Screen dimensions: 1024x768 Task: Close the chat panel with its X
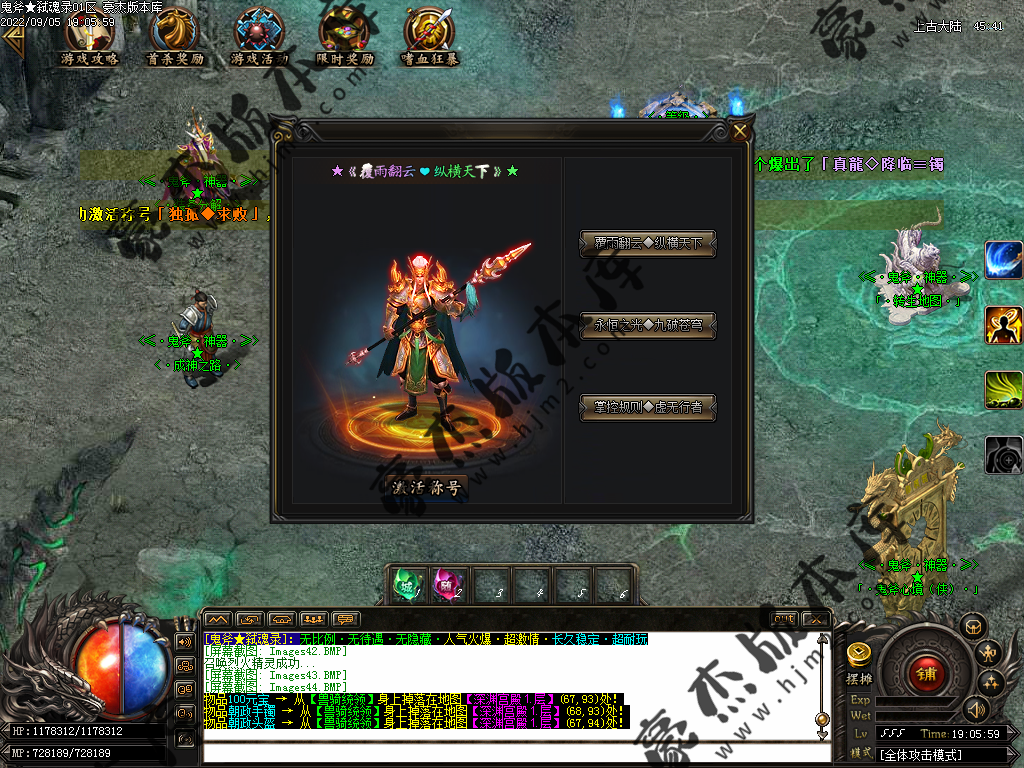[x=816, y=619]
